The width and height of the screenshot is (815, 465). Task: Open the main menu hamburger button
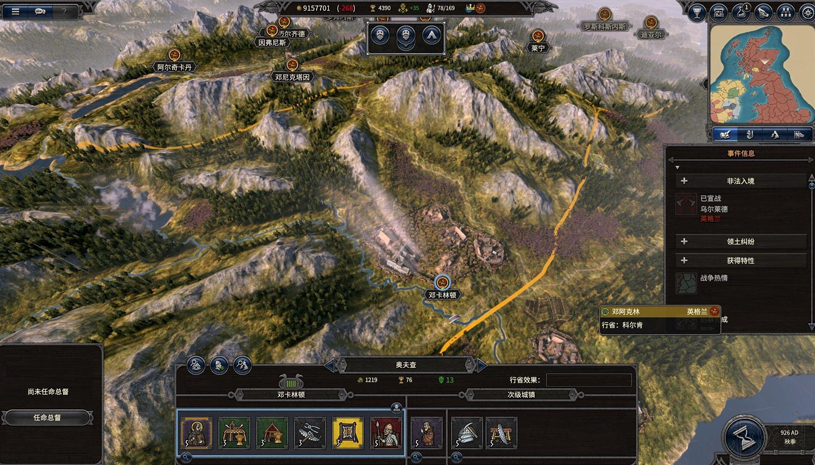[14, 11]
